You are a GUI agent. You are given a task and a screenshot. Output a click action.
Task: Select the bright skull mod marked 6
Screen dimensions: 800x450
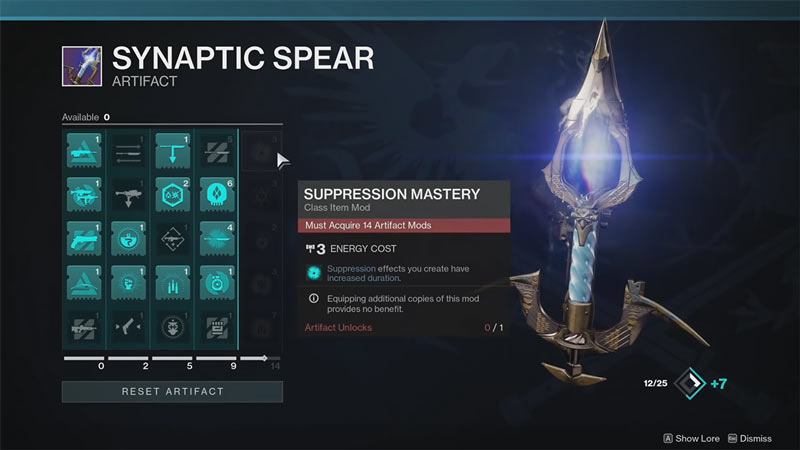click(x=216, y=193)
